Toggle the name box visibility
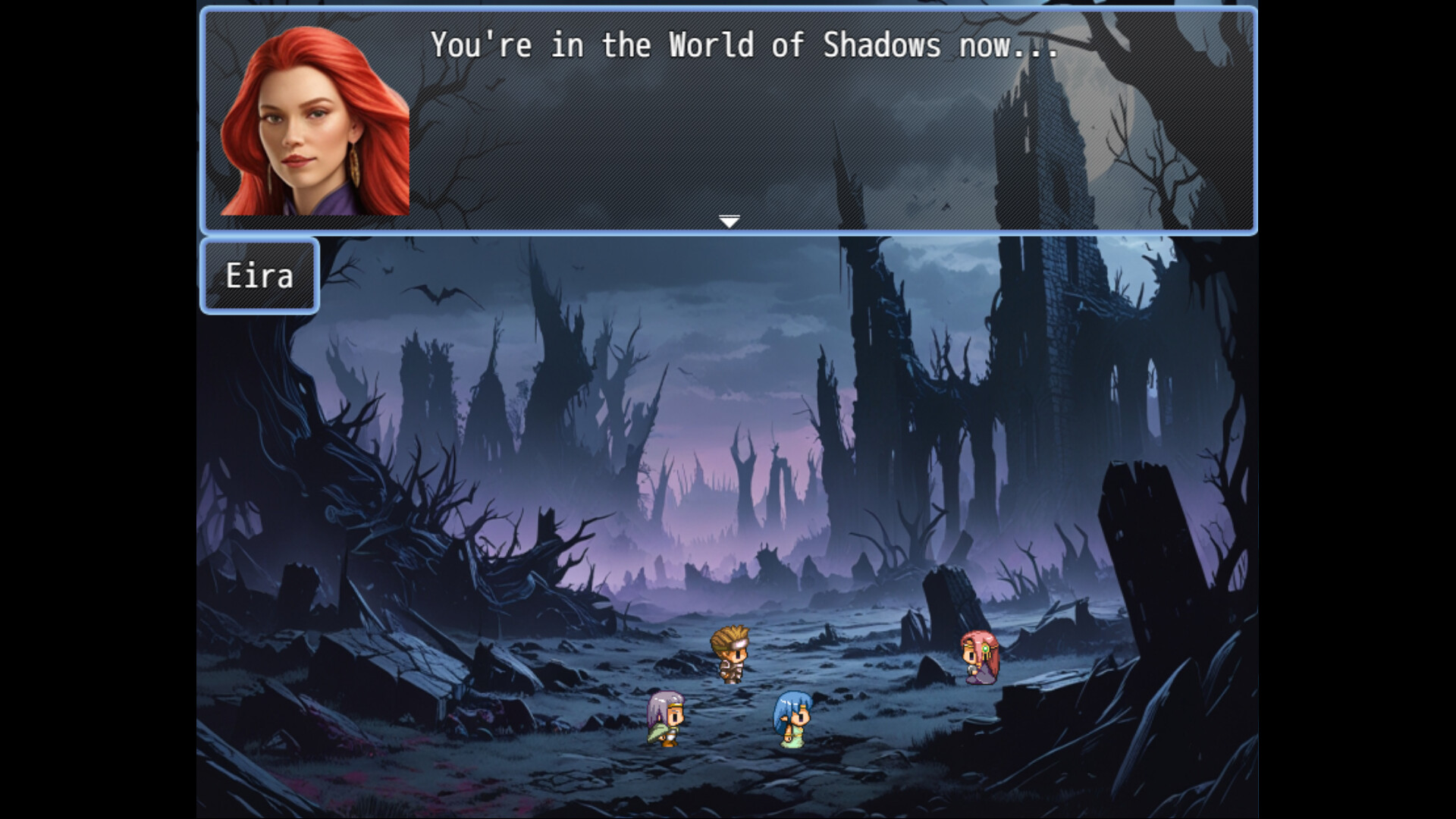This screenshot has height=819, width=1456. pyautogui.click(x=259, y=276)
